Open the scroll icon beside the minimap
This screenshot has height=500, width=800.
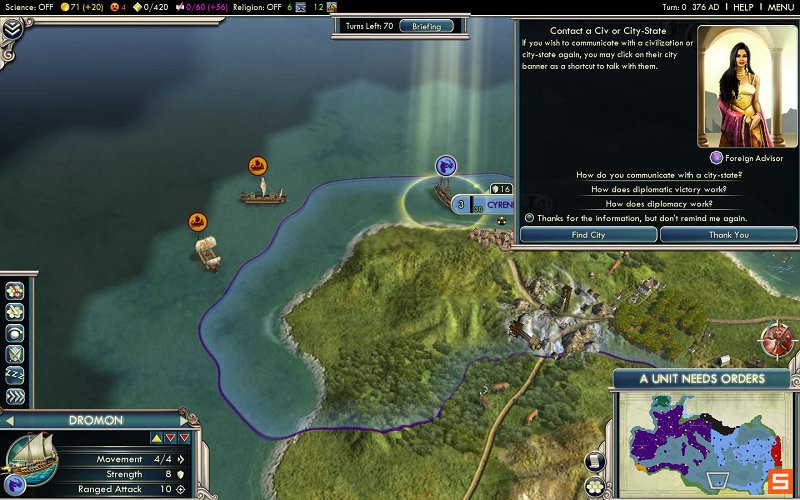tap(594, 461)
